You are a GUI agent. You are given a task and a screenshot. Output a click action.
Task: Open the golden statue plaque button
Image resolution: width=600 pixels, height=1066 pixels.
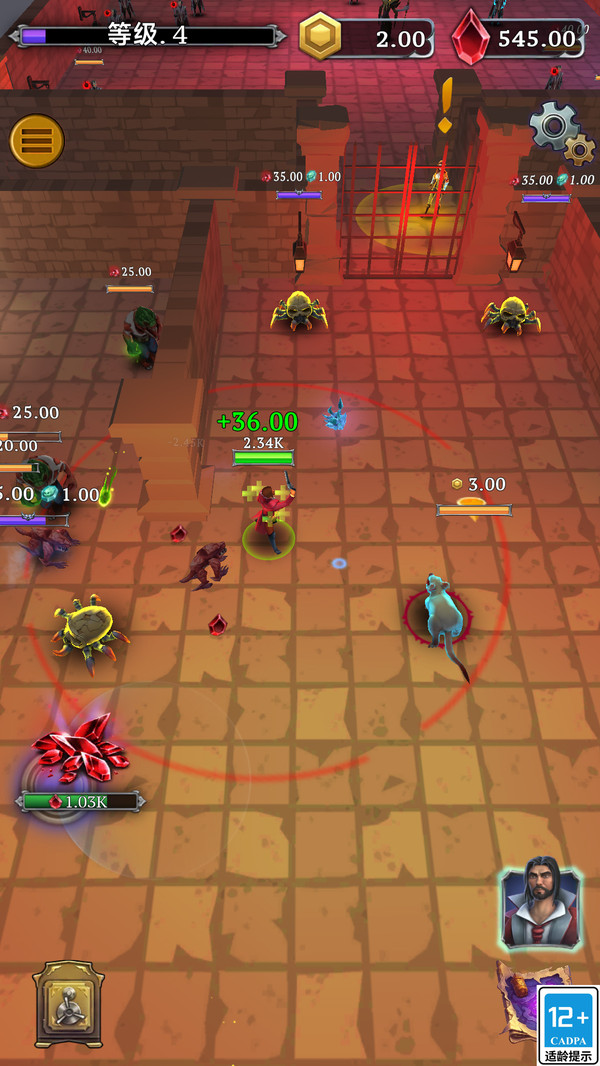coord(69,1005)
